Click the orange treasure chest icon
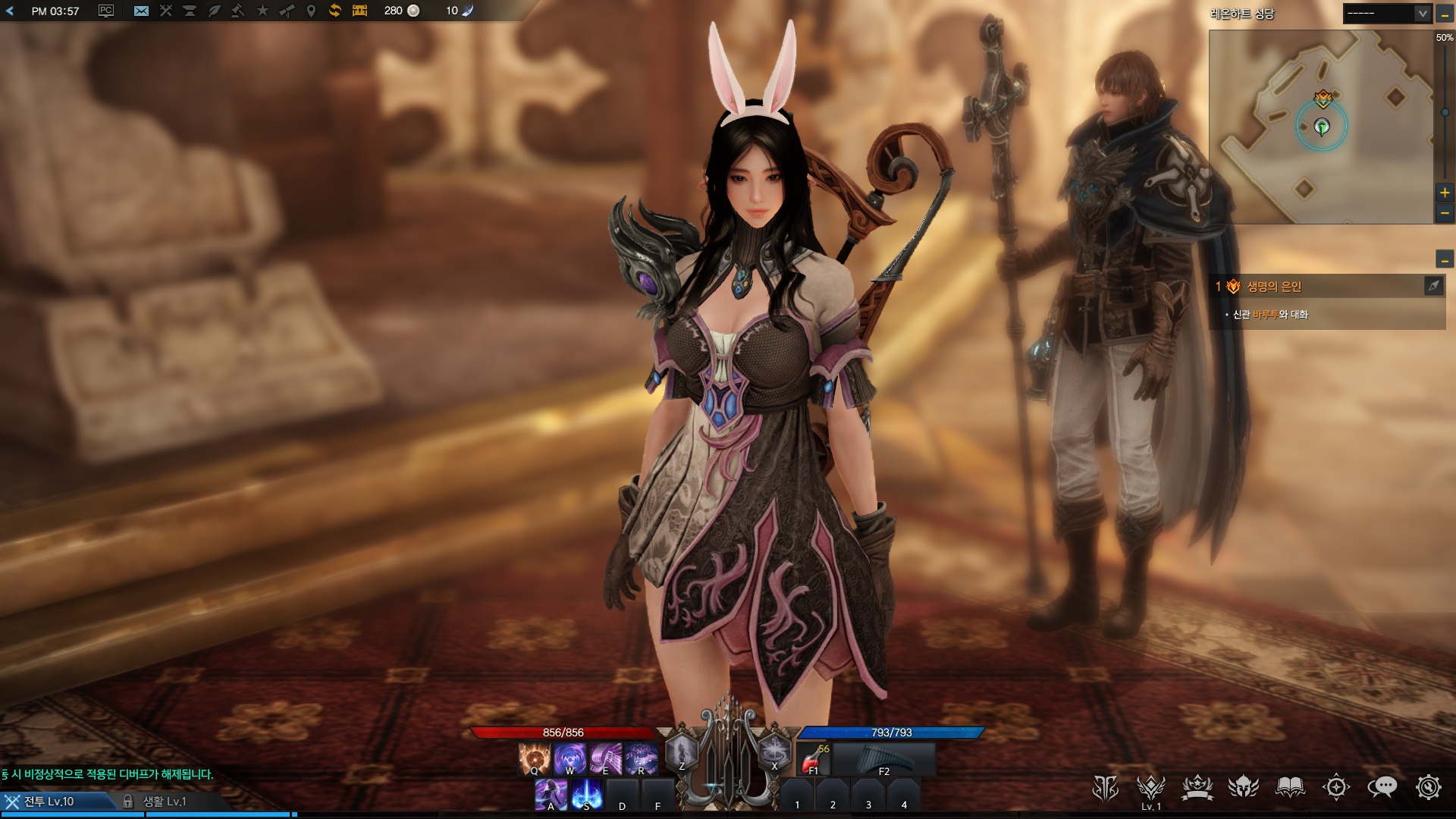 (359, 11)
